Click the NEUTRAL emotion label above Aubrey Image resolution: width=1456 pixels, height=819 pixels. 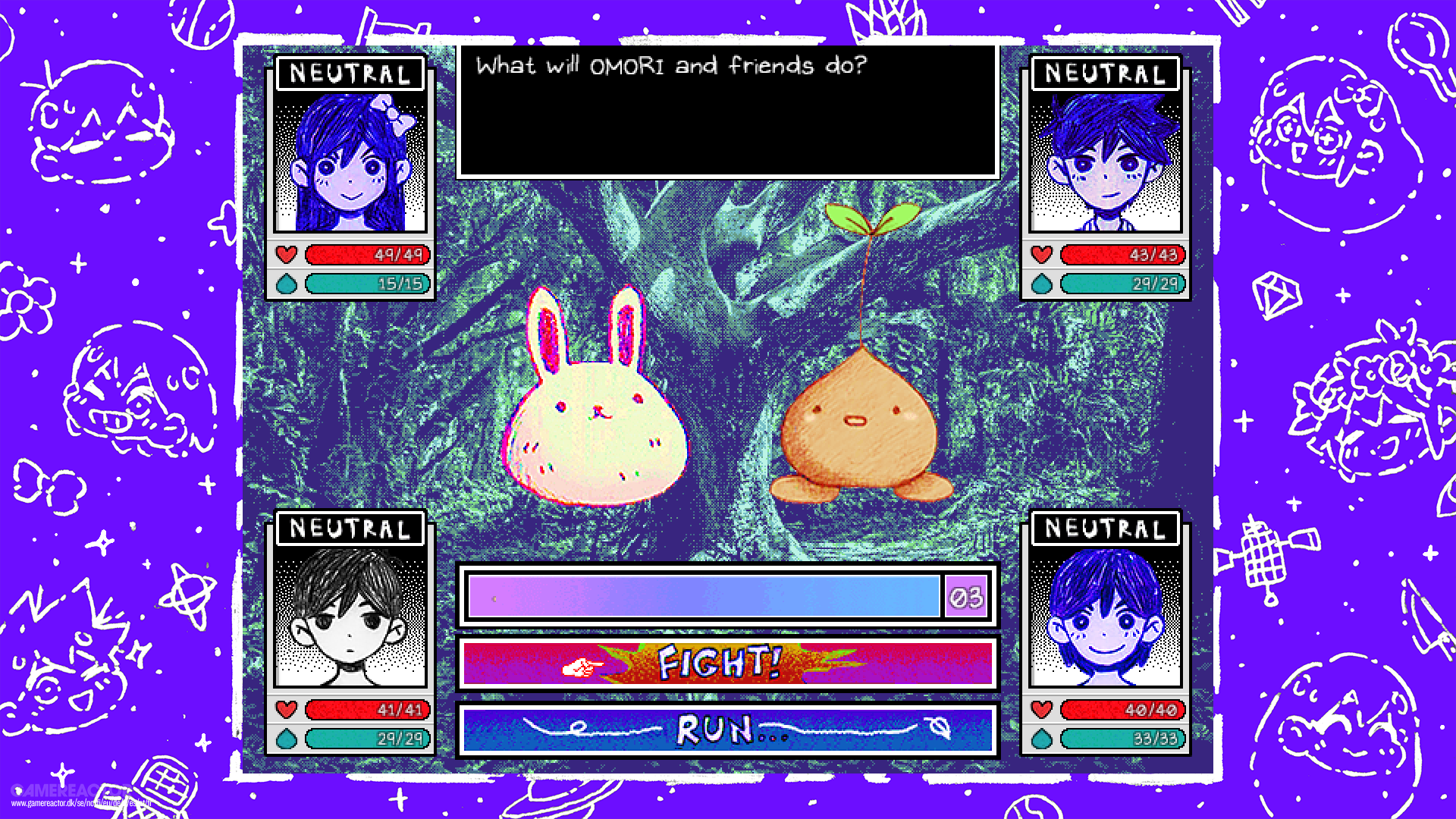[x=348, y=73]
